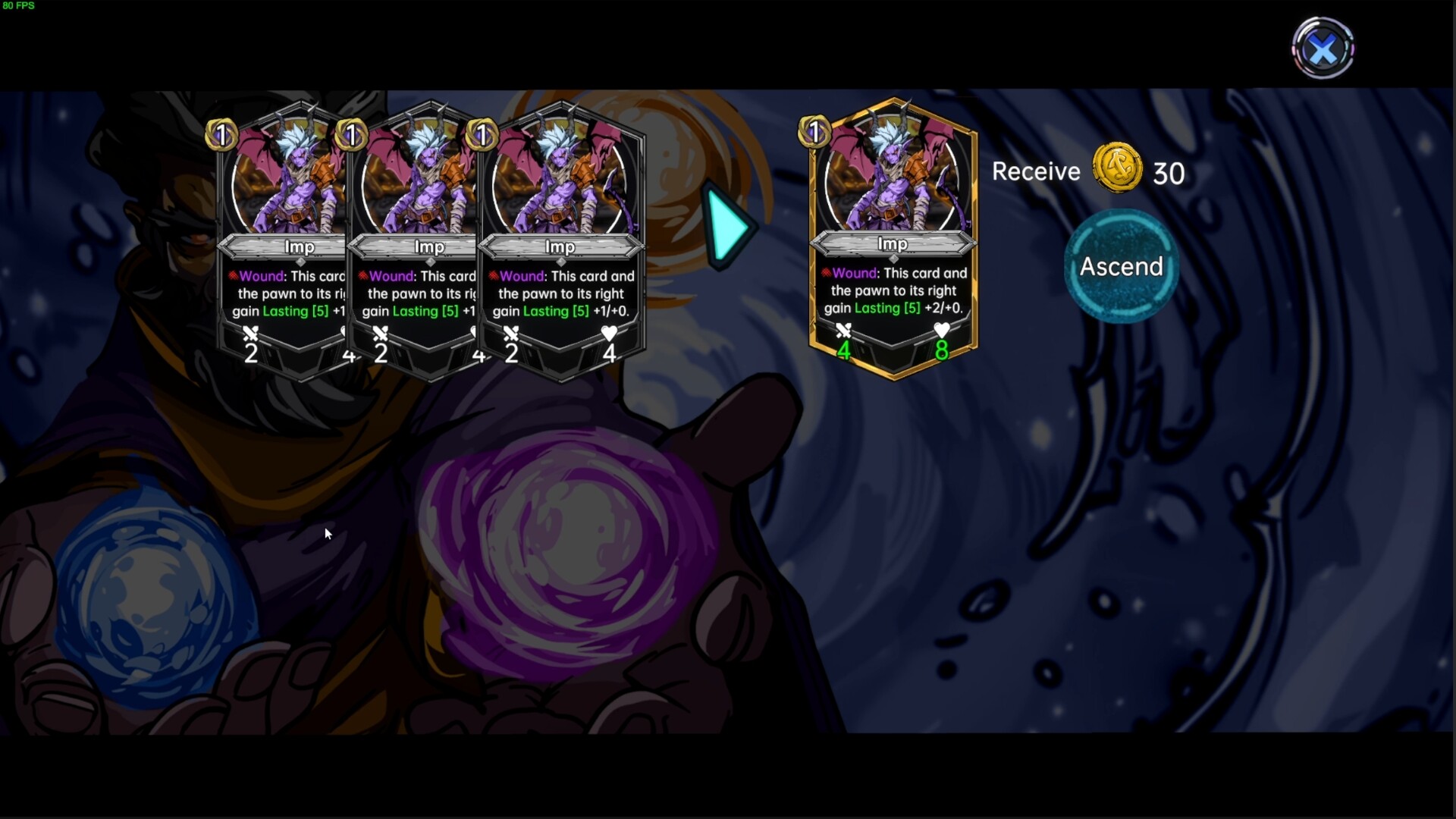The height and width of the screenshot is (819, 1456).
Task: Click the heart health icon on the golden Imp
Action: pyautogui.click(x=942, y=331)
